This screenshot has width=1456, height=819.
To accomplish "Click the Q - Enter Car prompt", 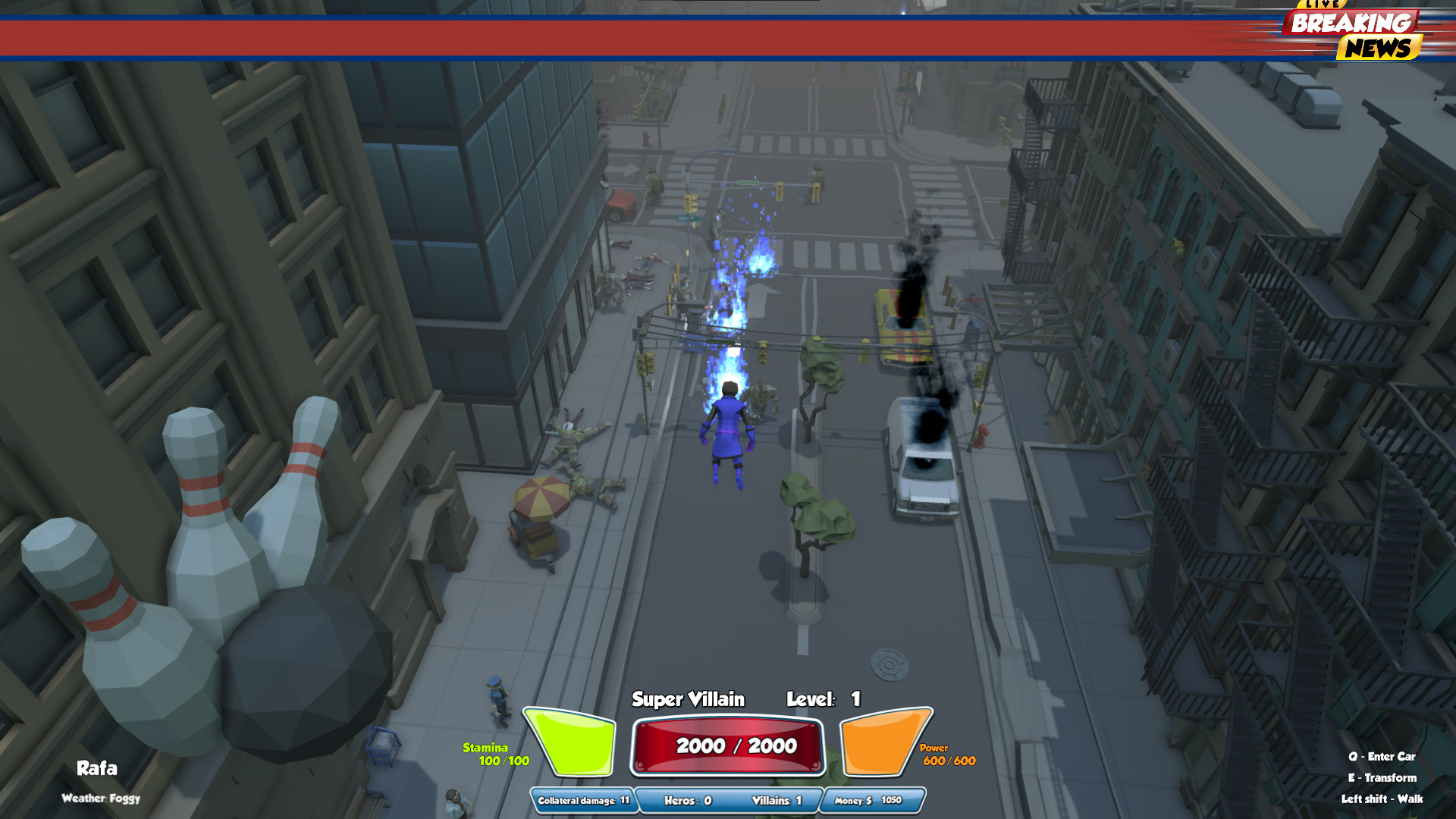I will (1381, 757).
